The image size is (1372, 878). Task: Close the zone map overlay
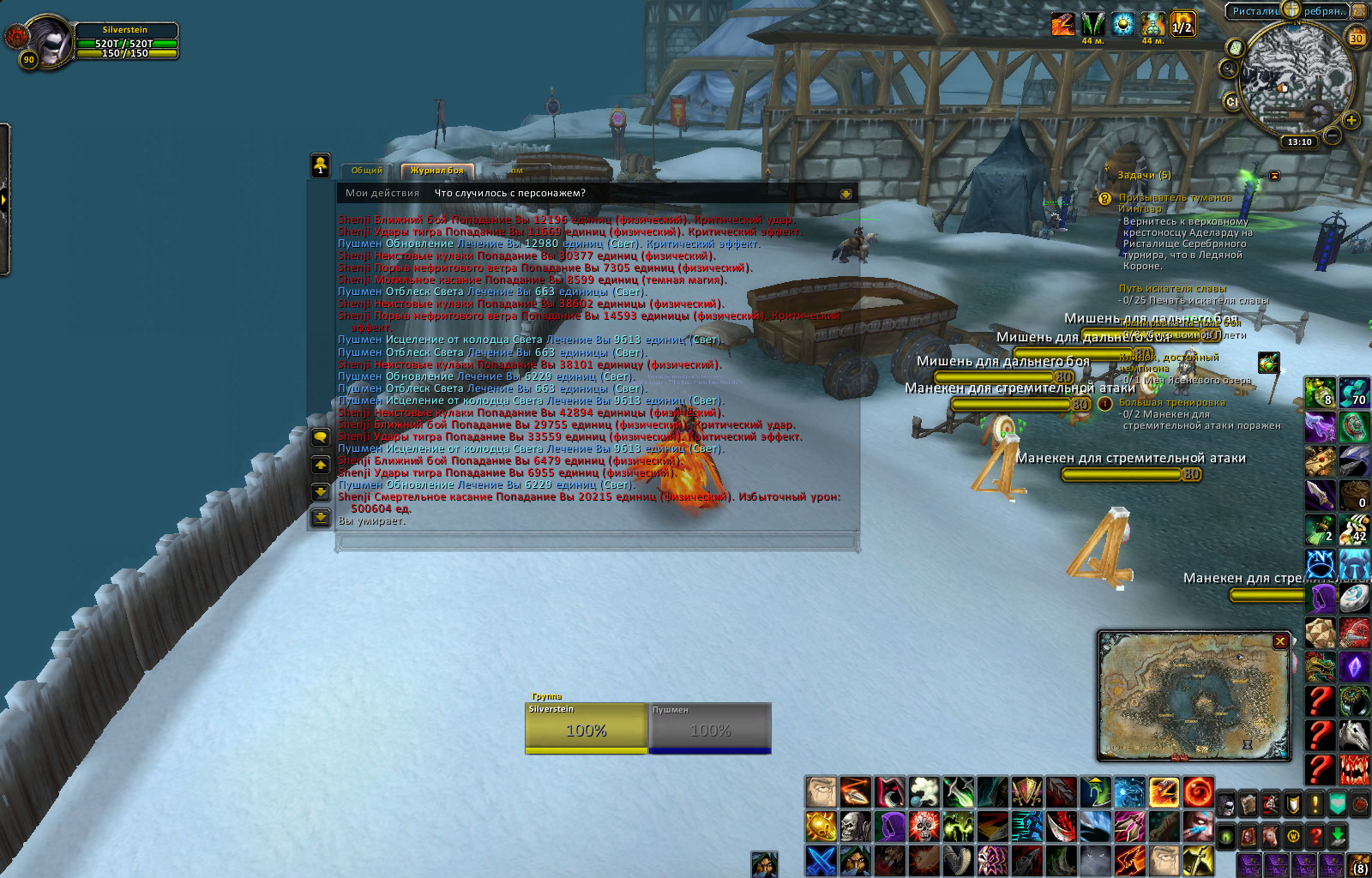tap(1280, 640)
